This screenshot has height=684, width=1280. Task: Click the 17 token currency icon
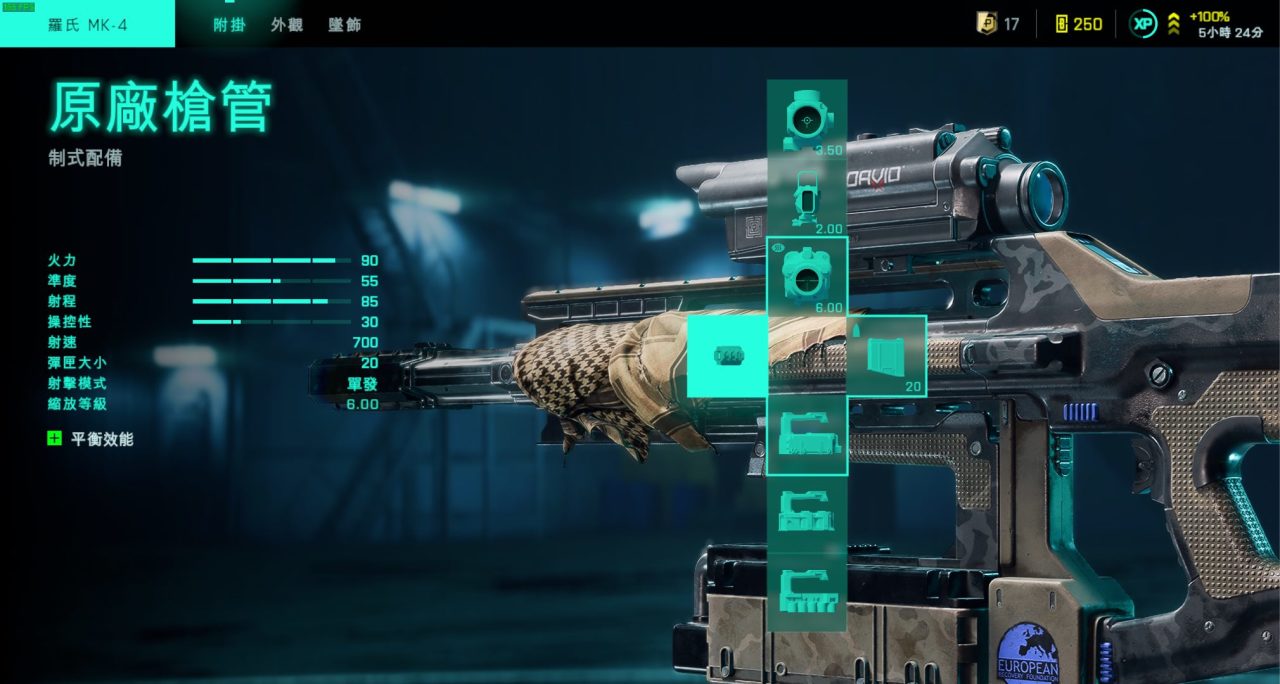[x=987, y=23]
